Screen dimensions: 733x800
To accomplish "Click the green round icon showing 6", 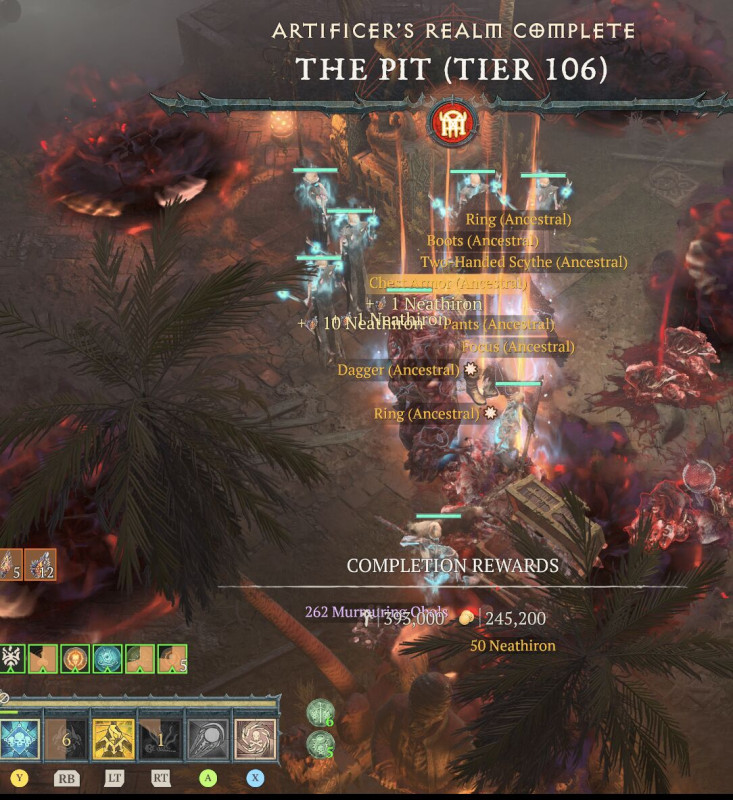I will [x=320, y=713].
